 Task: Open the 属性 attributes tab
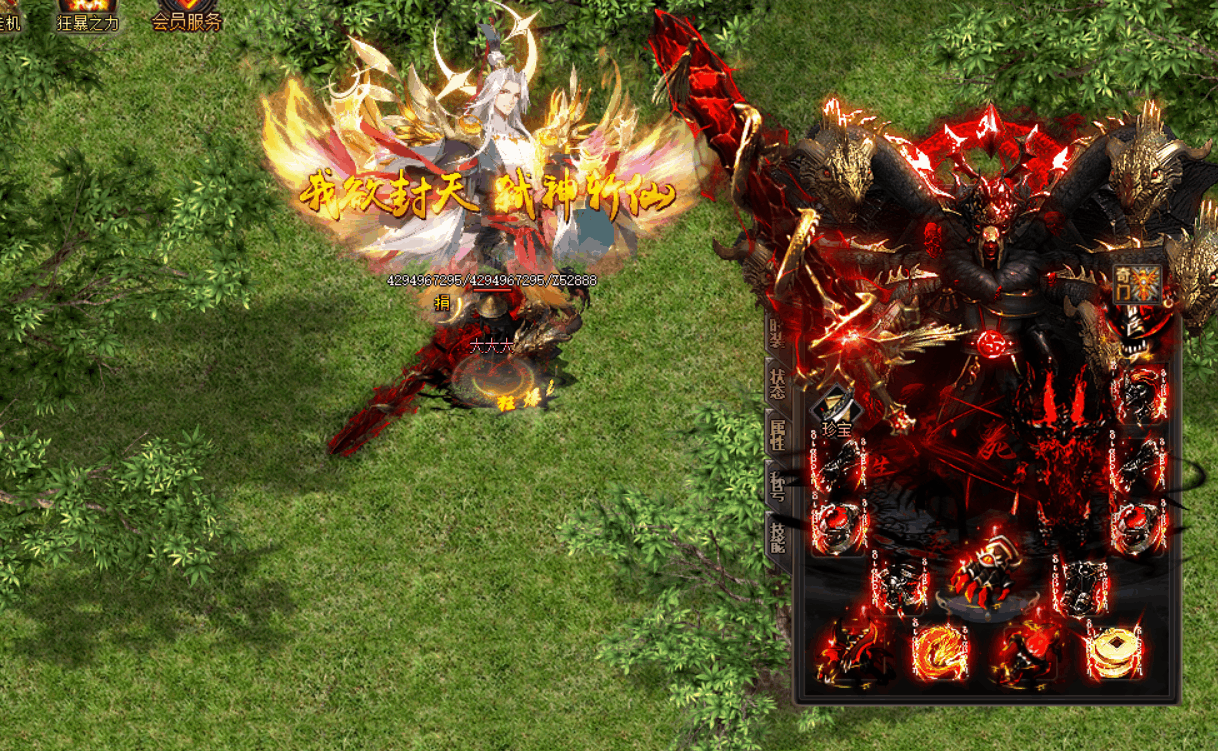coord(777,435)
